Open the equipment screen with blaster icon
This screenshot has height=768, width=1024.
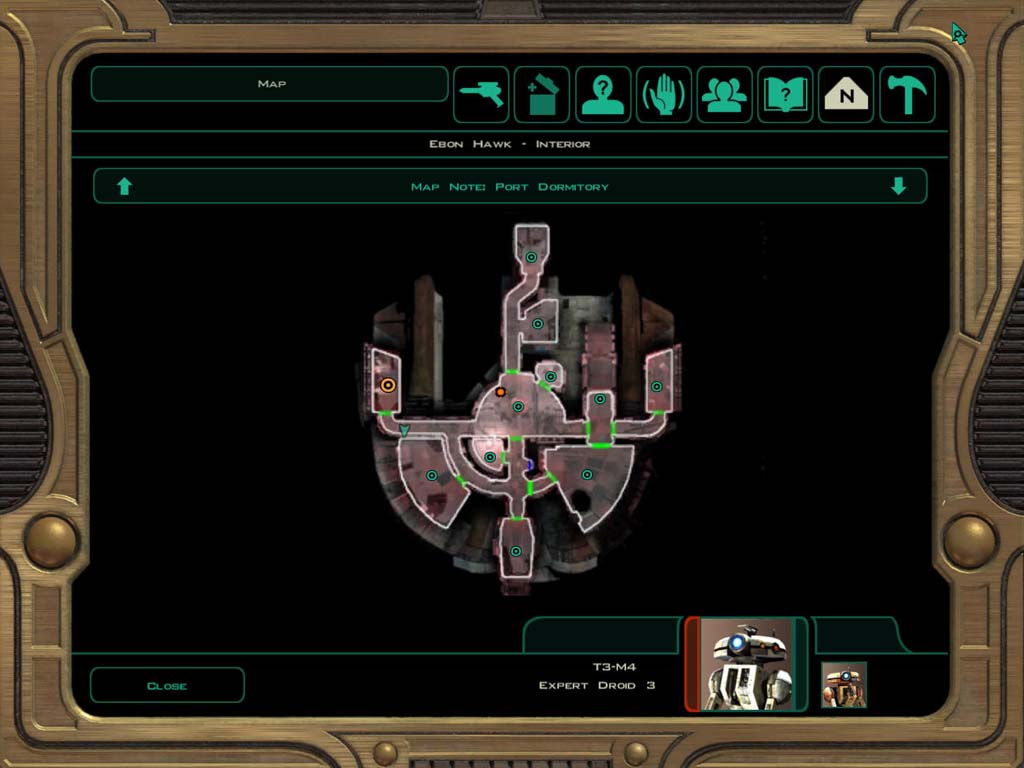[x=482, y=95]
